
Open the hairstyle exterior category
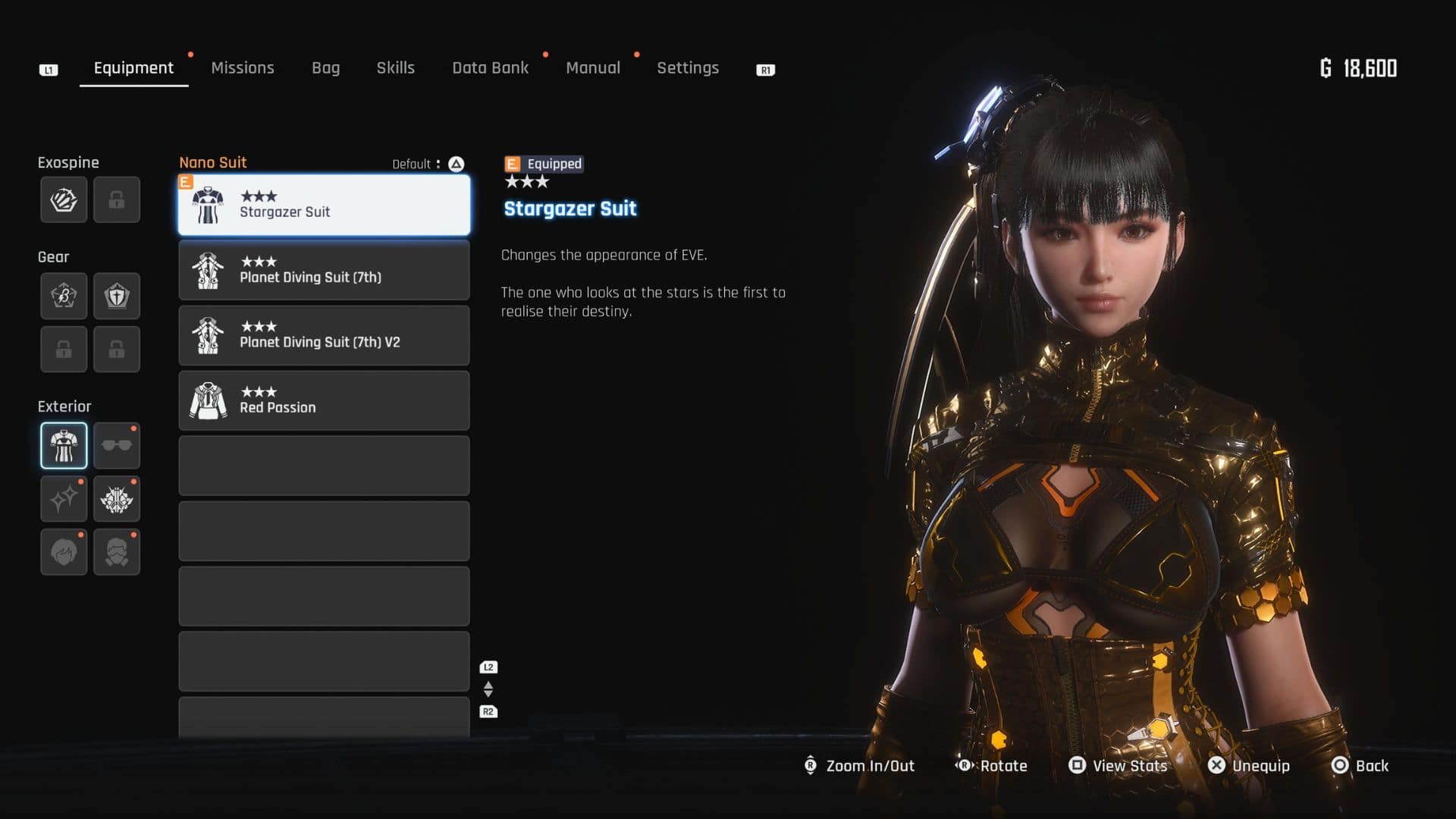(x=64, y=552)
